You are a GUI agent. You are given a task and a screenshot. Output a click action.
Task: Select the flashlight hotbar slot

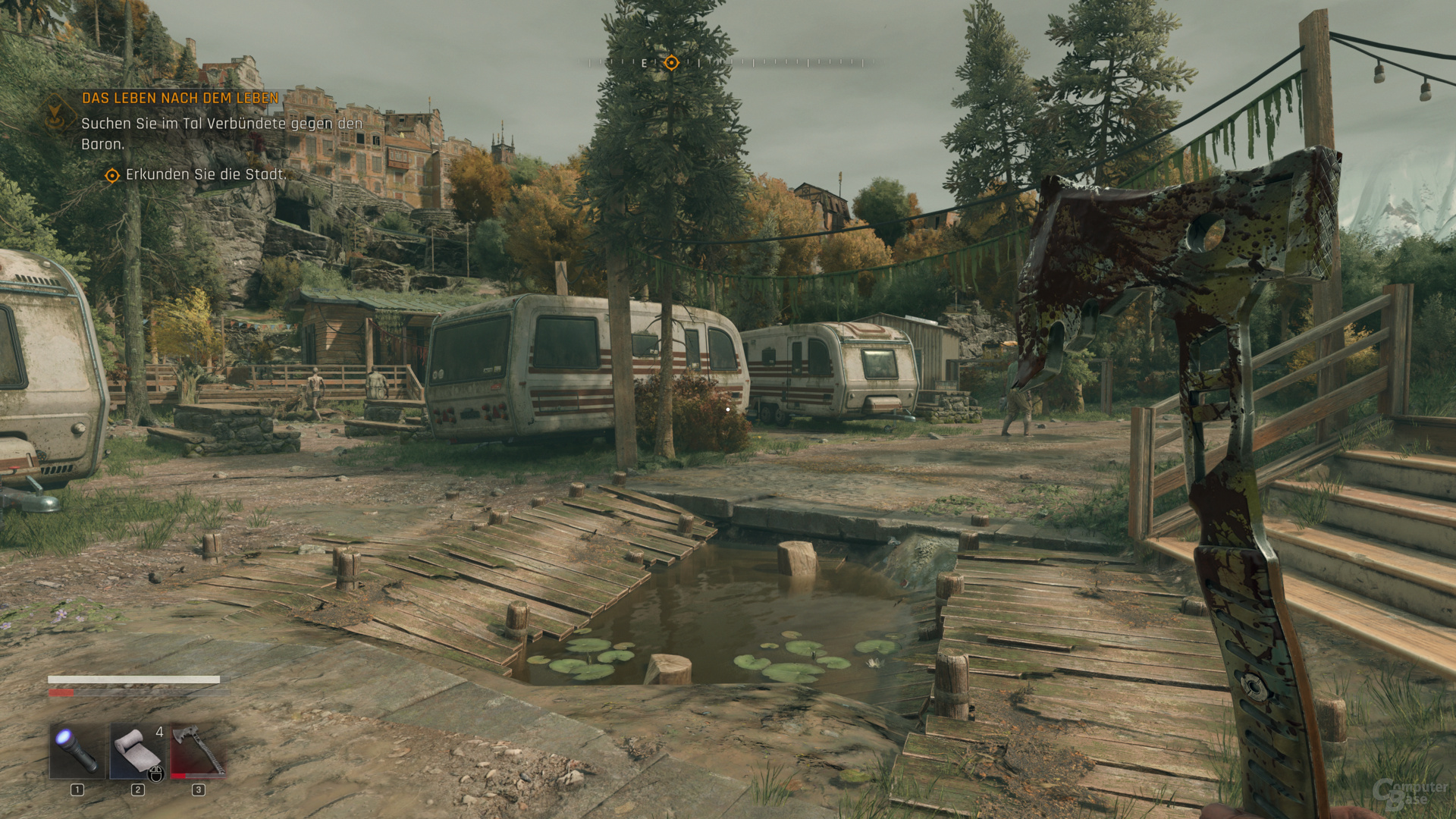coord(77,751)
